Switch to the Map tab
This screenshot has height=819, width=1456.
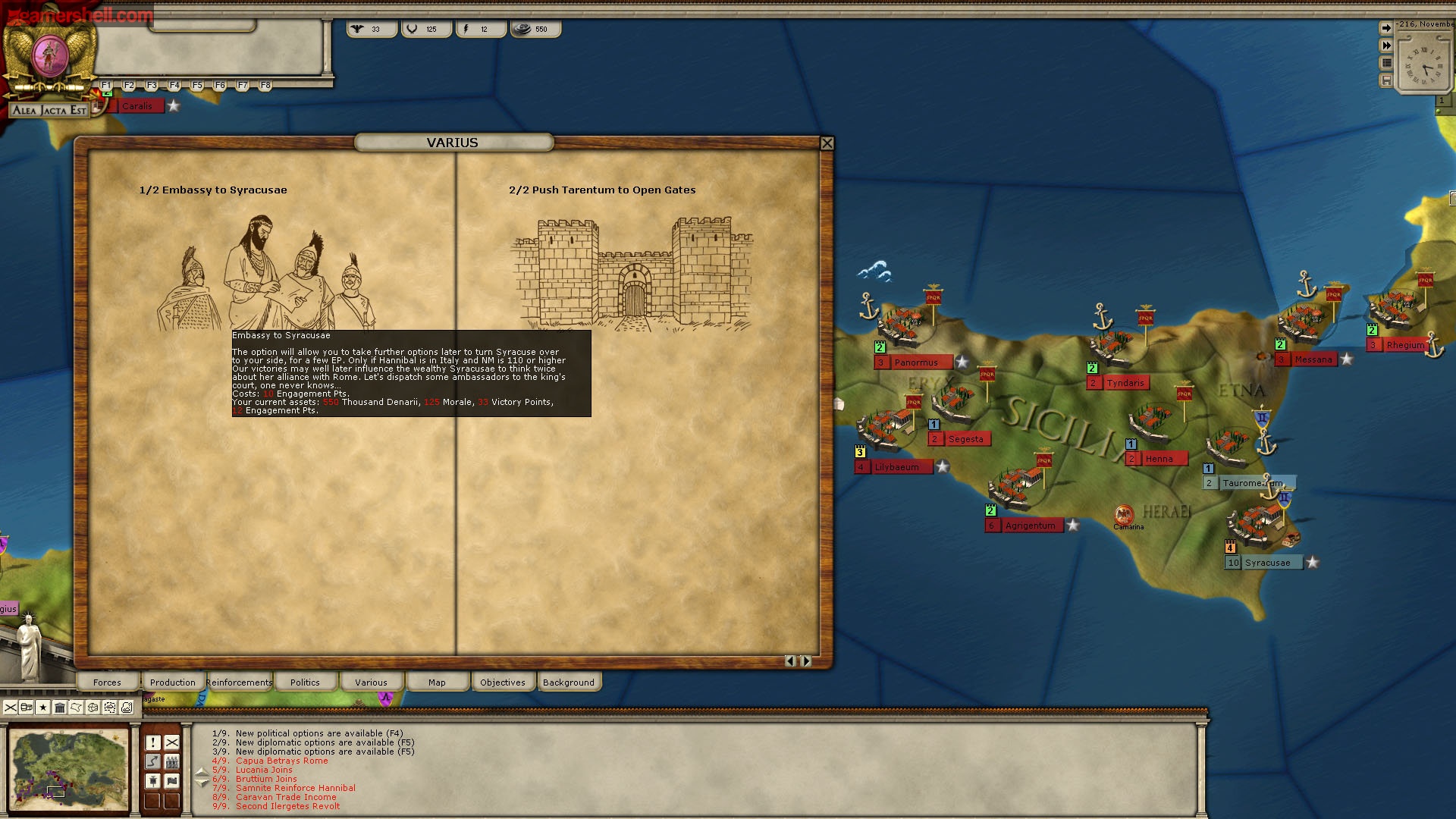(437, 682)
